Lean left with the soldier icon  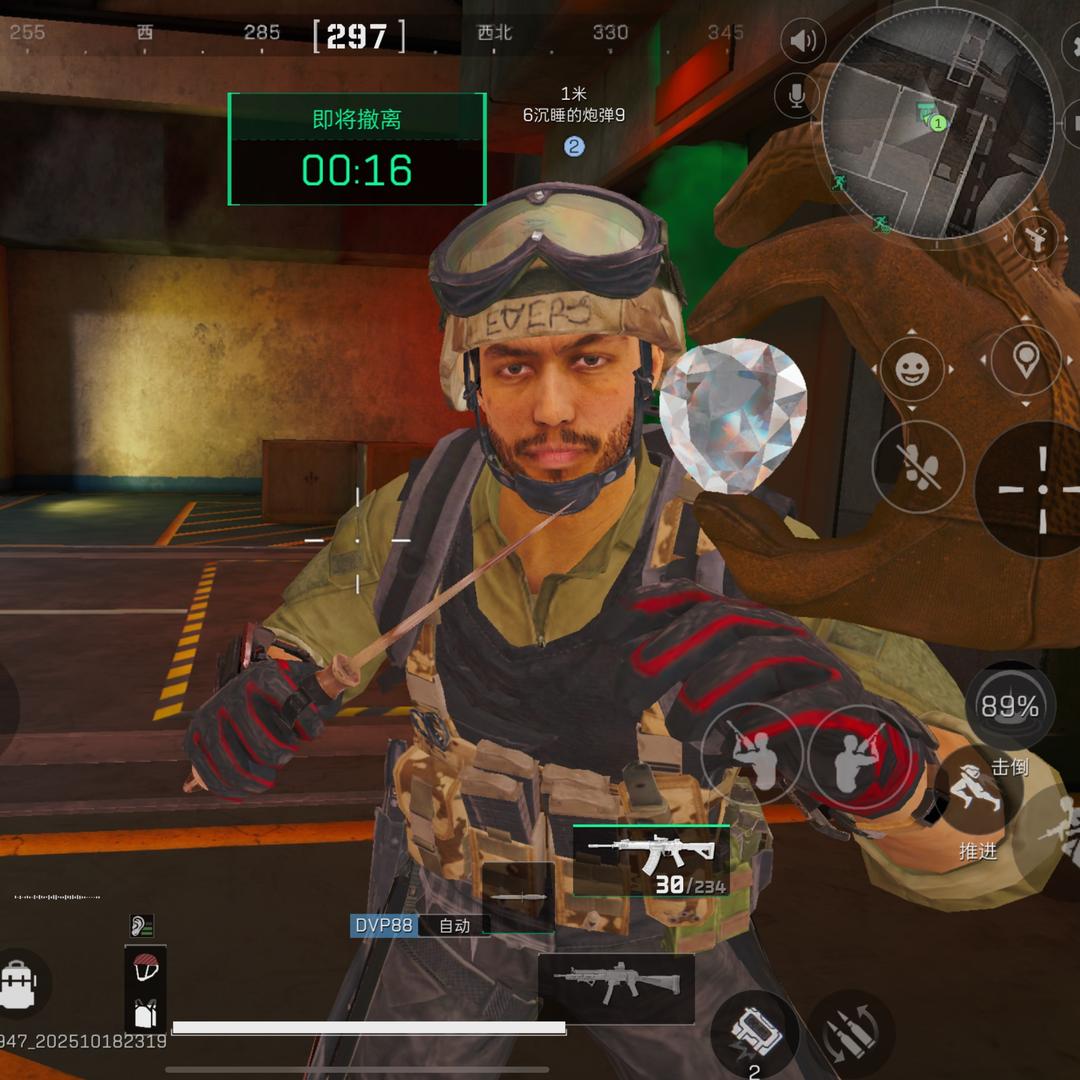point(750,752)
